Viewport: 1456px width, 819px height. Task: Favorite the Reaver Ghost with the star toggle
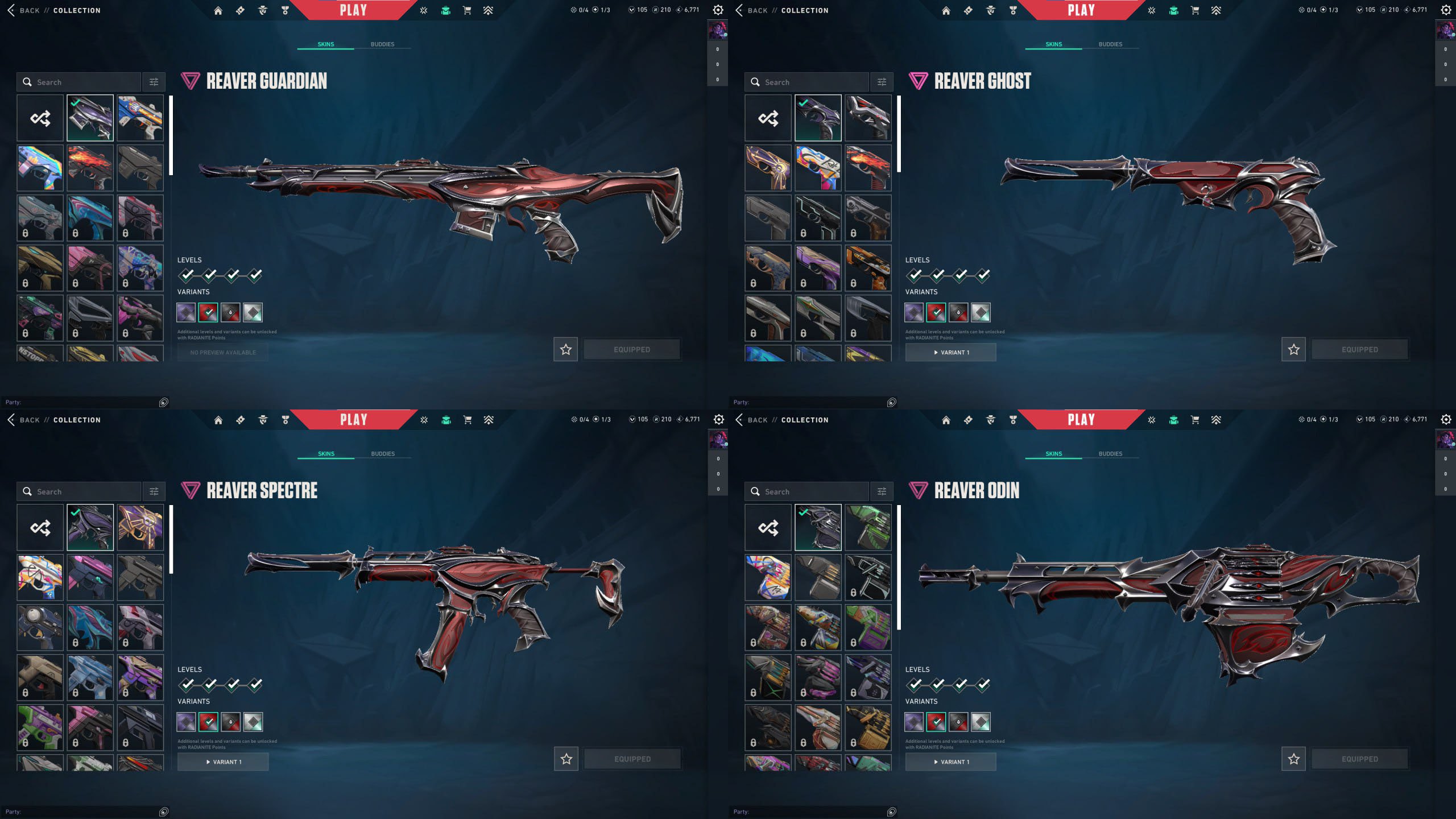tap(1294, 349)
